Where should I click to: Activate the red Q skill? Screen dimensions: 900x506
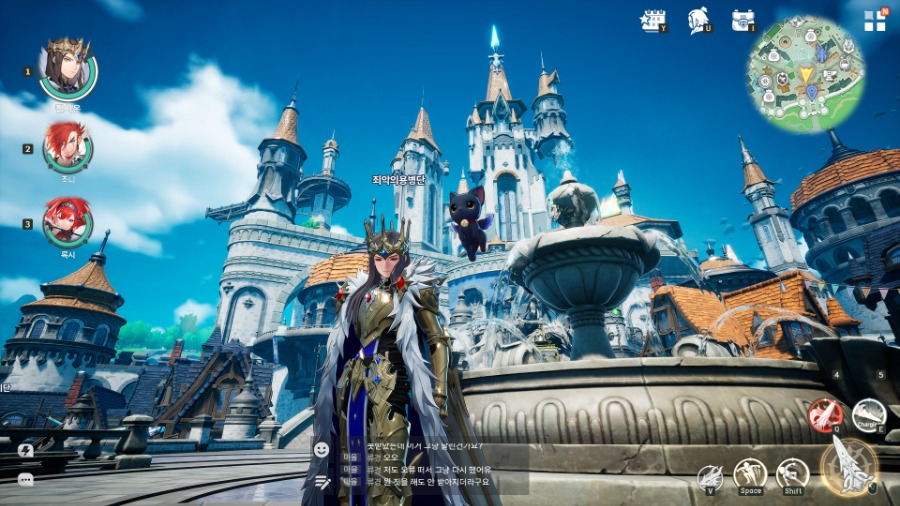pyautogui.click(x=824, y=415)
